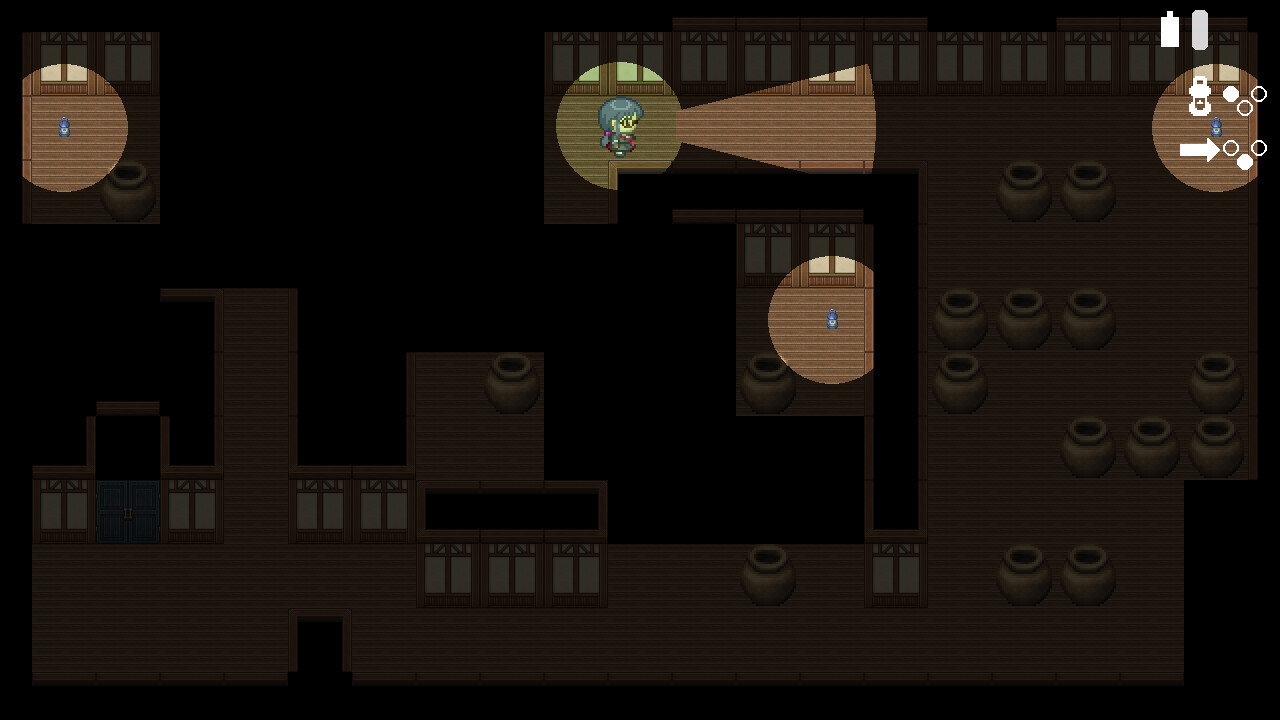
Task: Pick up the blue lantern in the middle lit room
Action: (833, 319)
